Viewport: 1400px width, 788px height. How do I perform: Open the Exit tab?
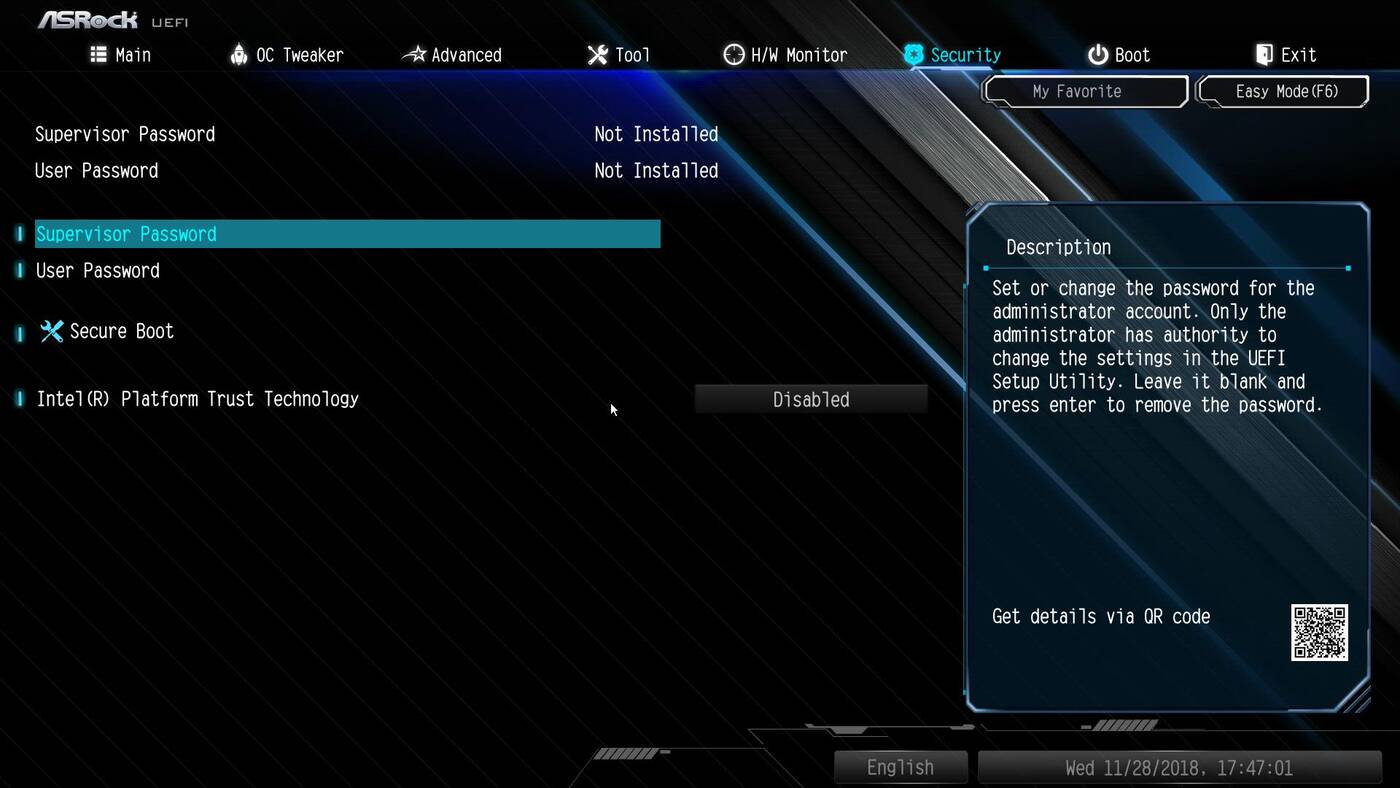tap(1286, 55)
